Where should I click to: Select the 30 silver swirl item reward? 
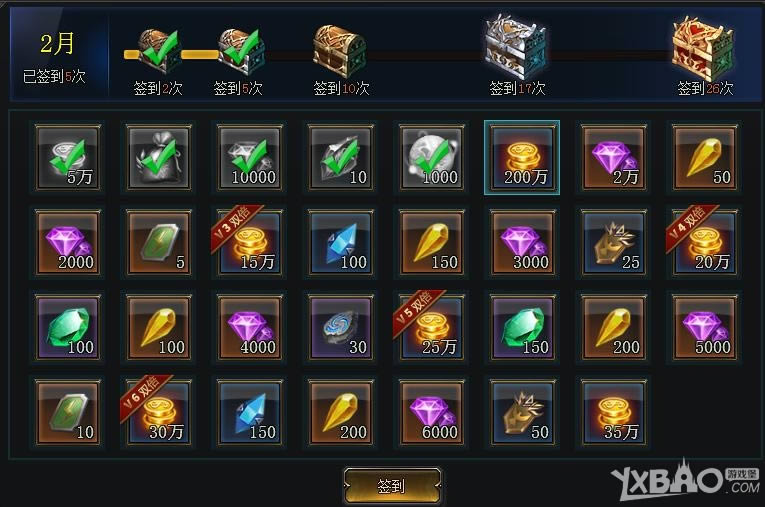pyautogui.click(x=340, y=327)
